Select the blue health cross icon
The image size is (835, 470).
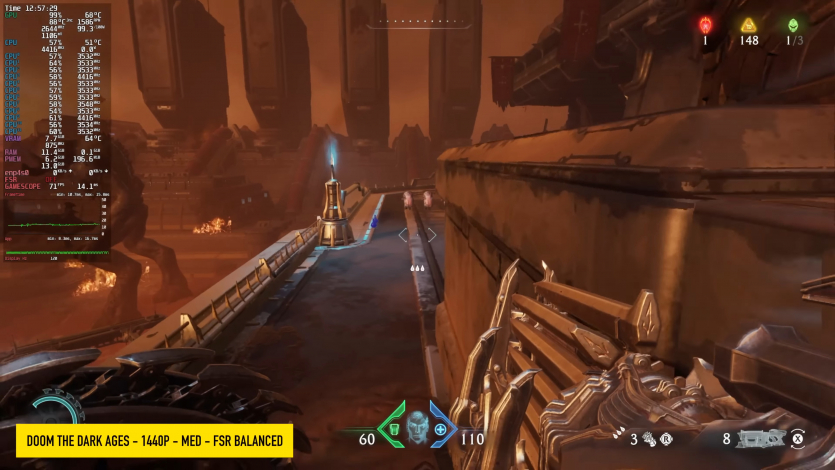440,430
